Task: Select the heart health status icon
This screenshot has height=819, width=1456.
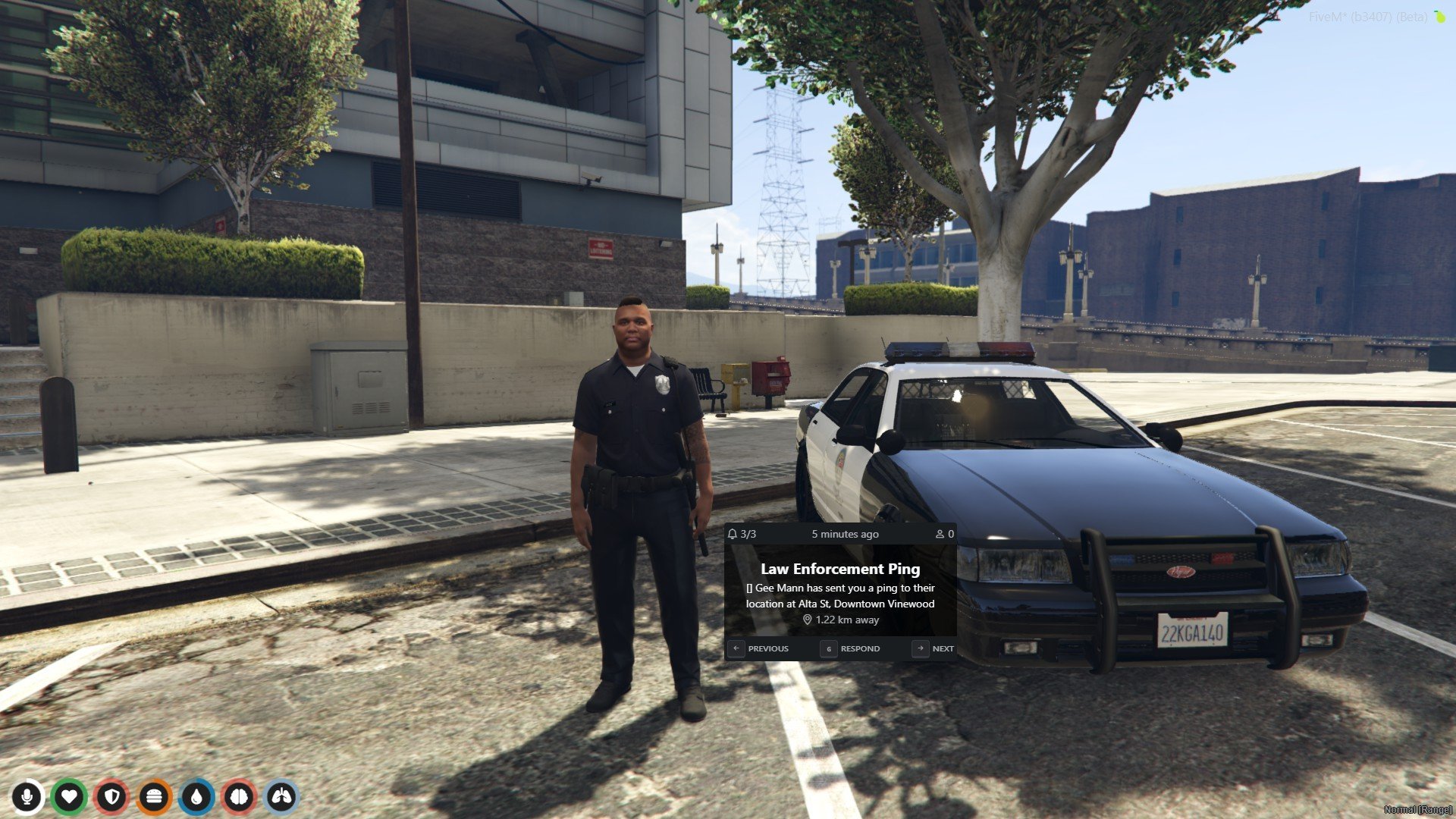Action: point(69,797)
